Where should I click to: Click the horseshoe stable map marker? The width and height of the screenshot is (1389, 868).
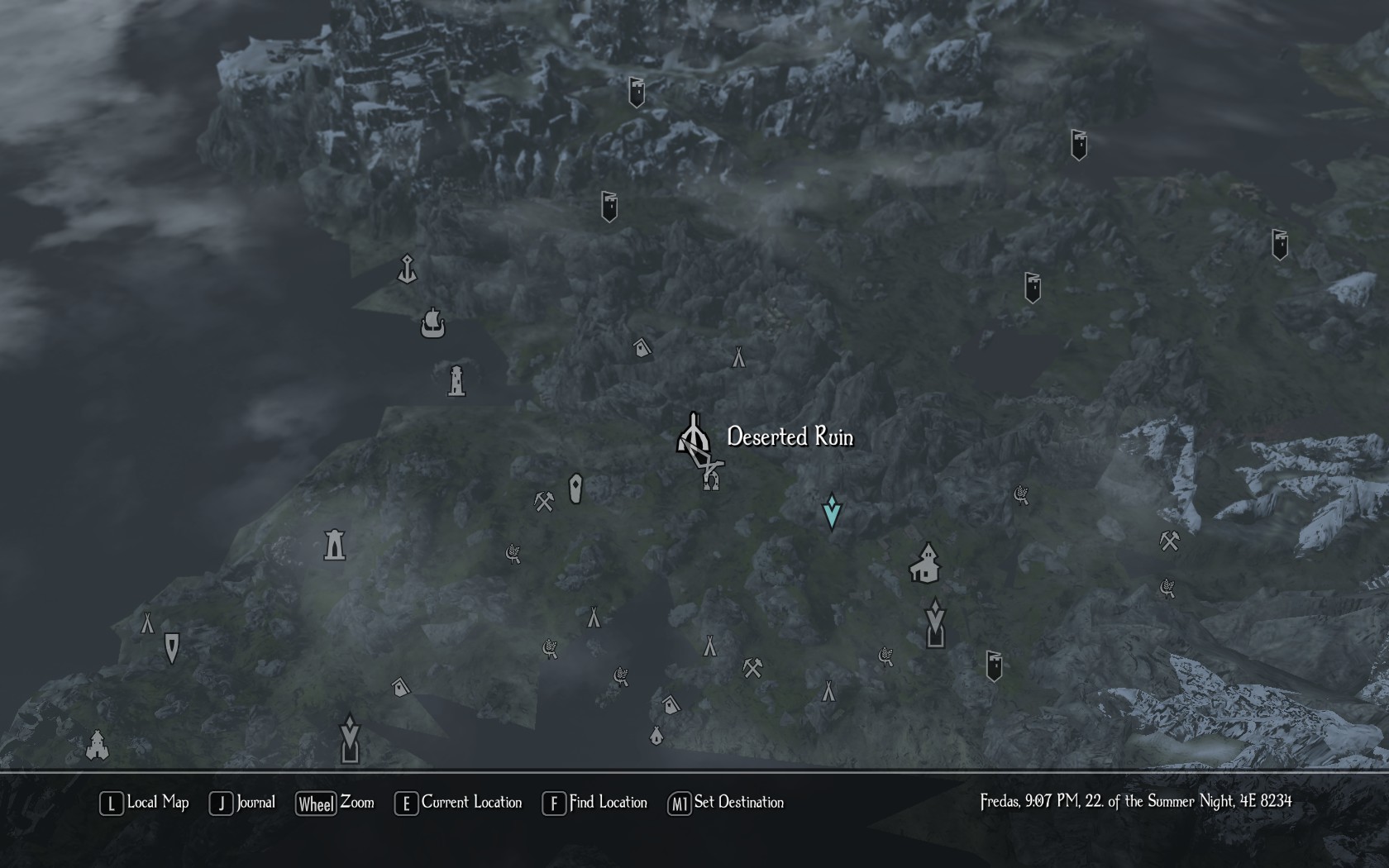click(712, 479)
